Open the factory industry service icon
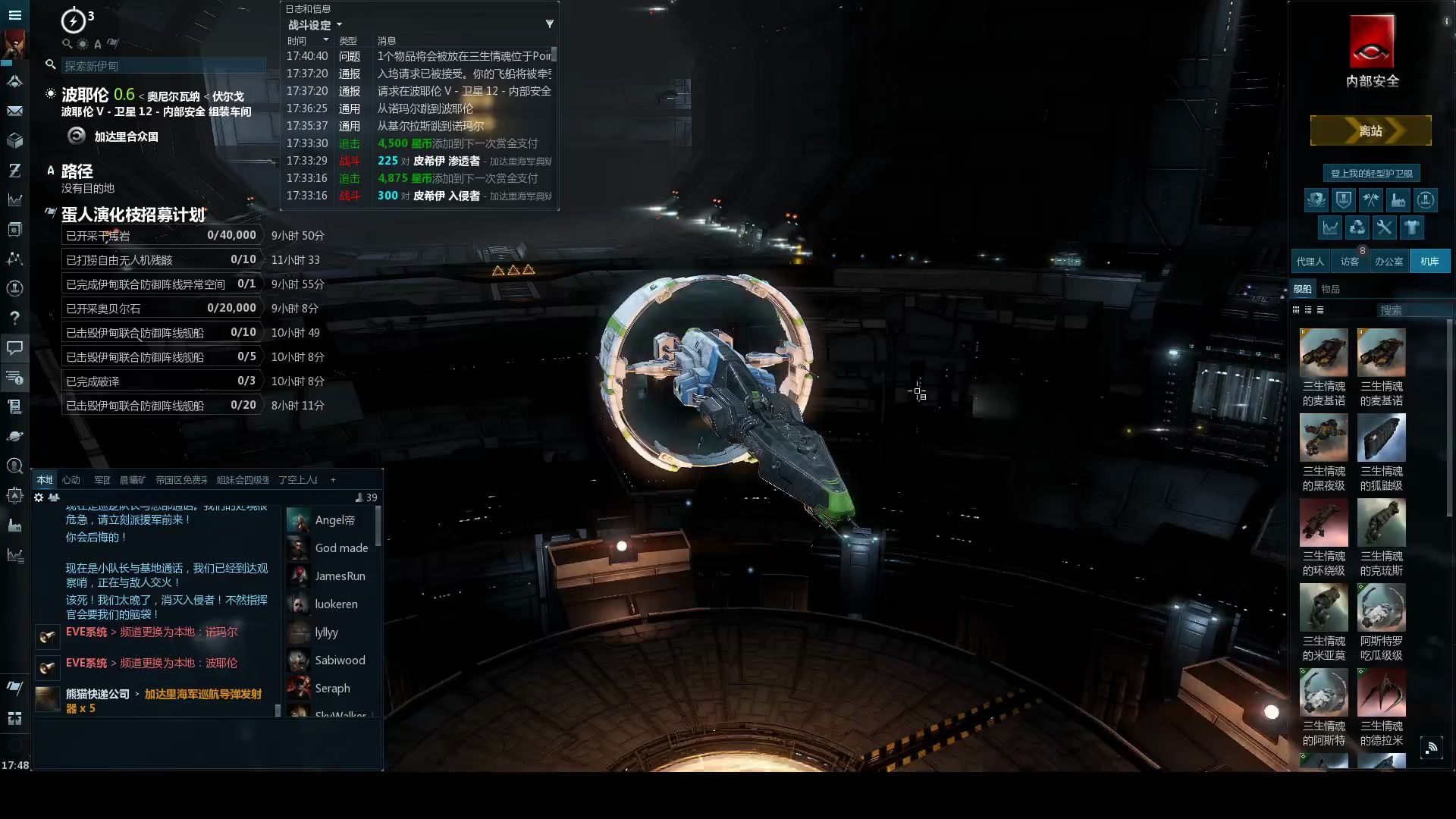The height and width of the screenshot is (819, 1456). click(x=1398, y=200)
